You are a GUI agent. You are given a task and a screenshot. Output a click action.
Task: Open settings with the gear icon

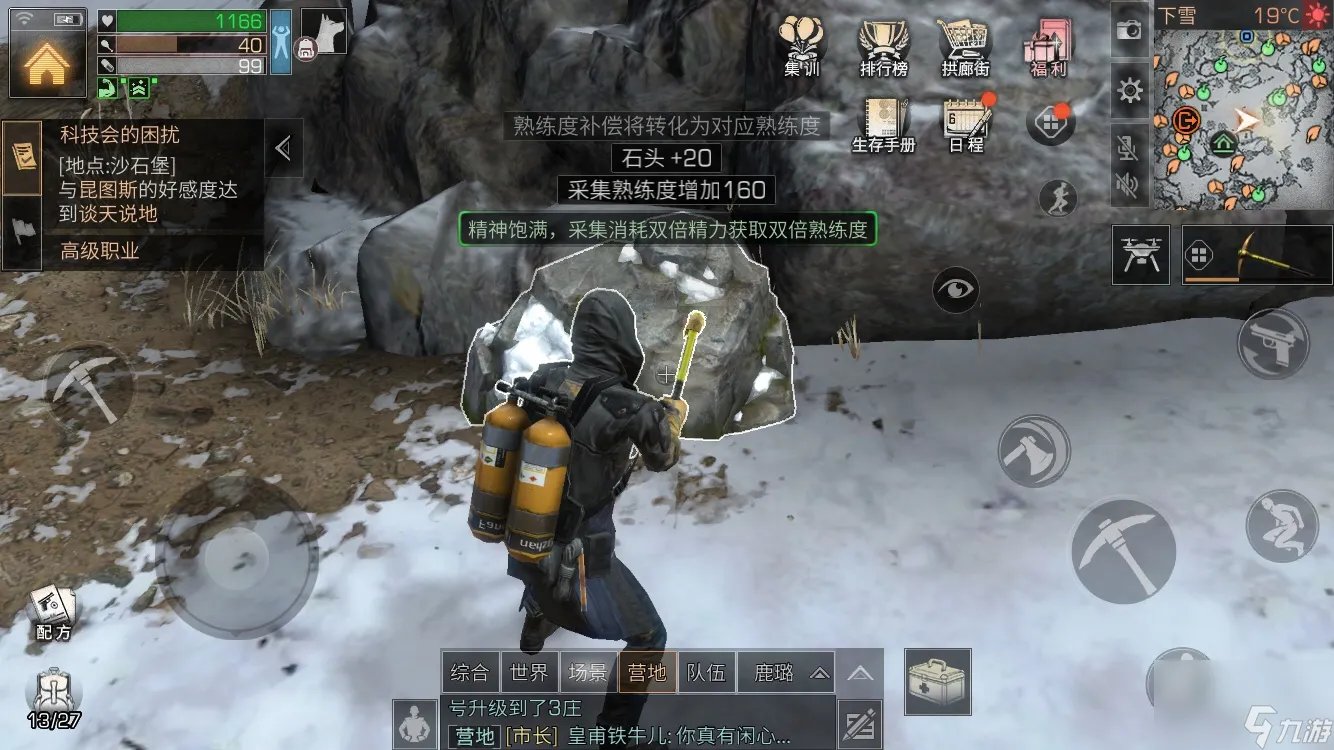(1130, 92)
